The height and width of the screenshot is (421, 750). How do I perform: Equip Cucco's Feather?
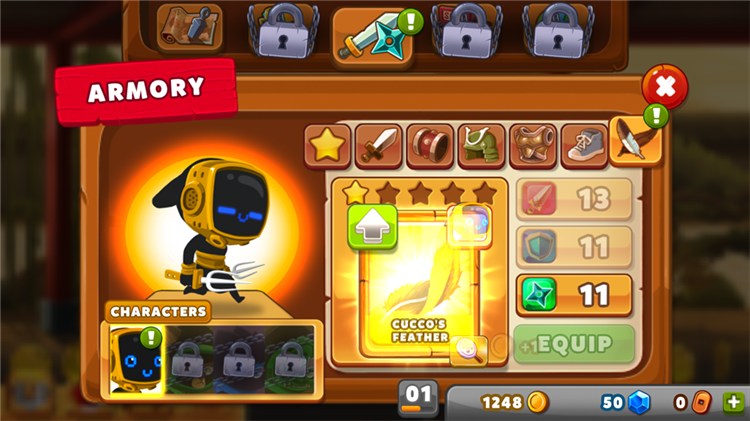point(575,344)
